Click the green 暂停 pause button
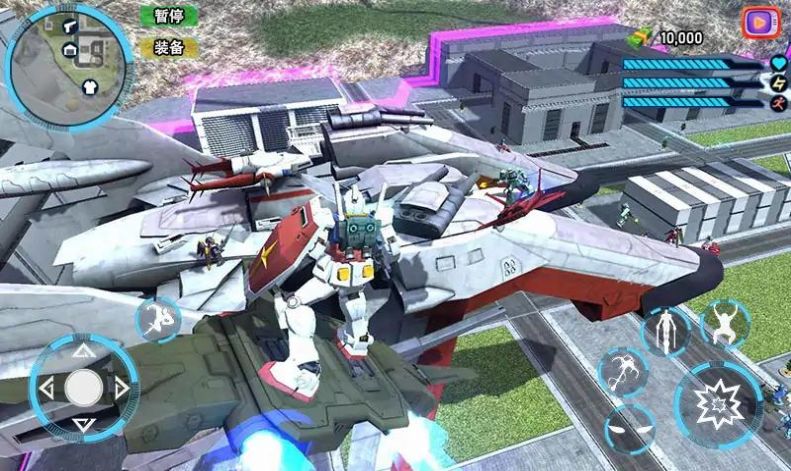 tap(169, 16)
